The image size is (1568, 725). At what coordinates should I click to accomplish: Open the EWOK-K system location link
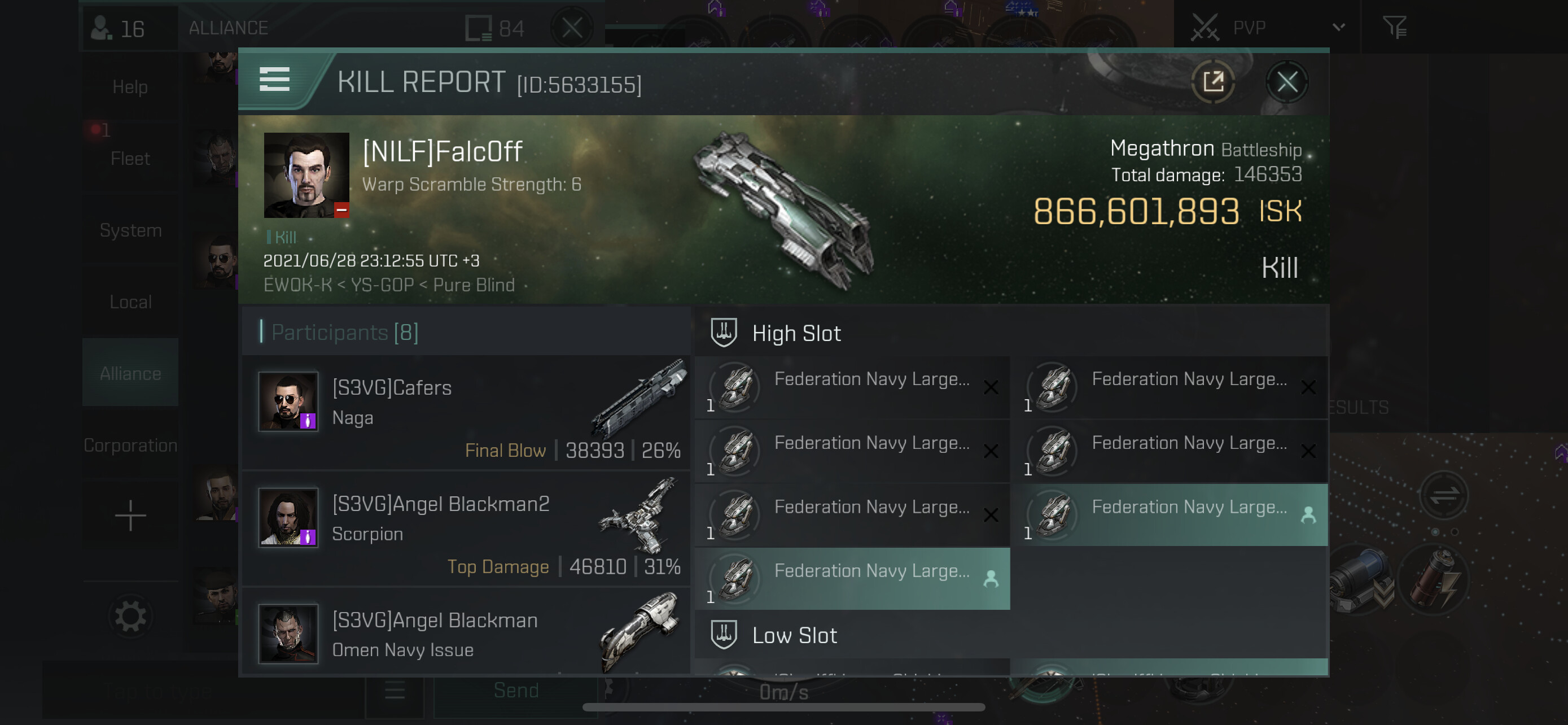click(x=297, y=285)
